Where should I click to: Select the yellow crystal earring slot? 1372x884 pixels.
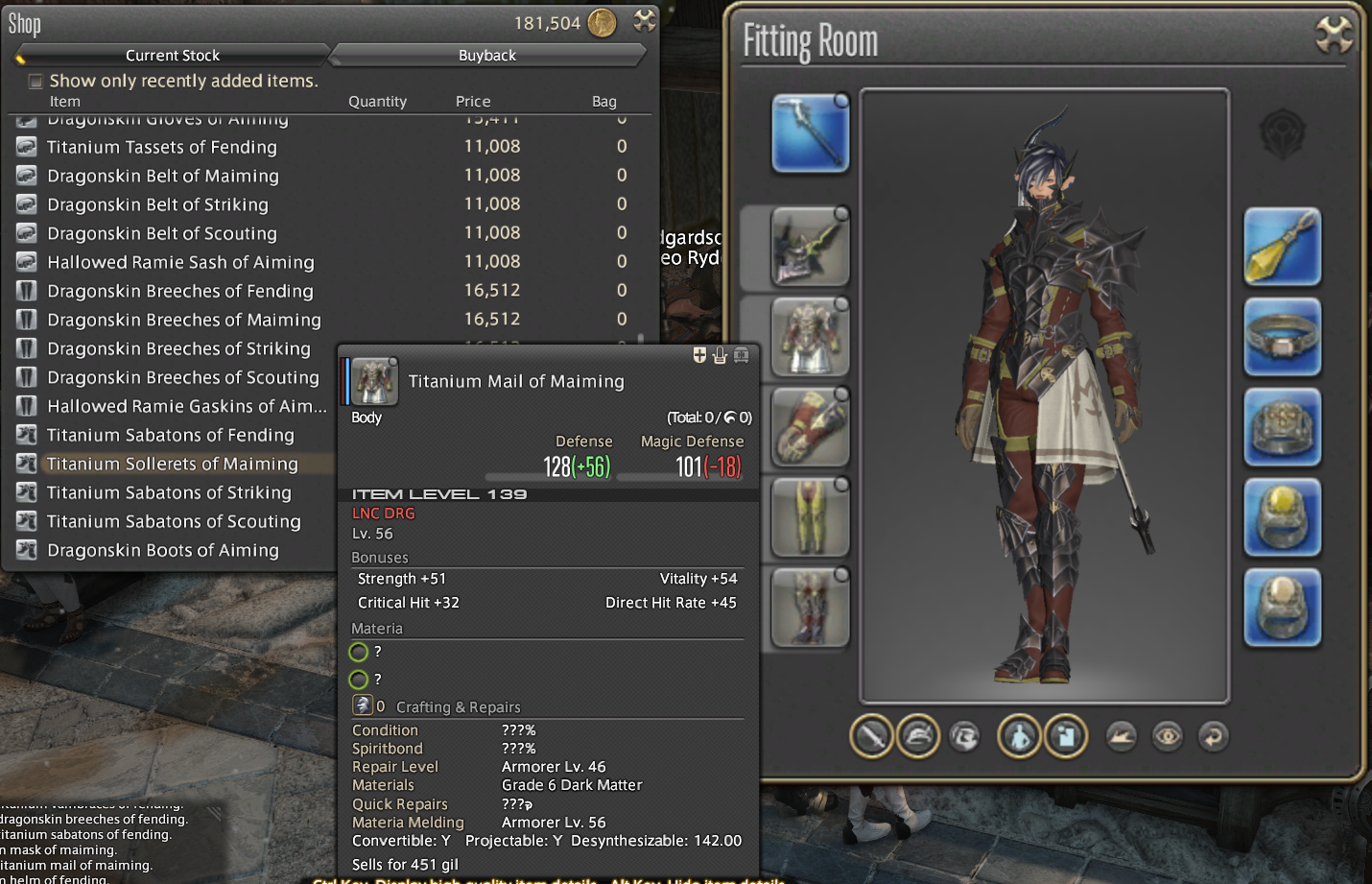click(1282, 247)
